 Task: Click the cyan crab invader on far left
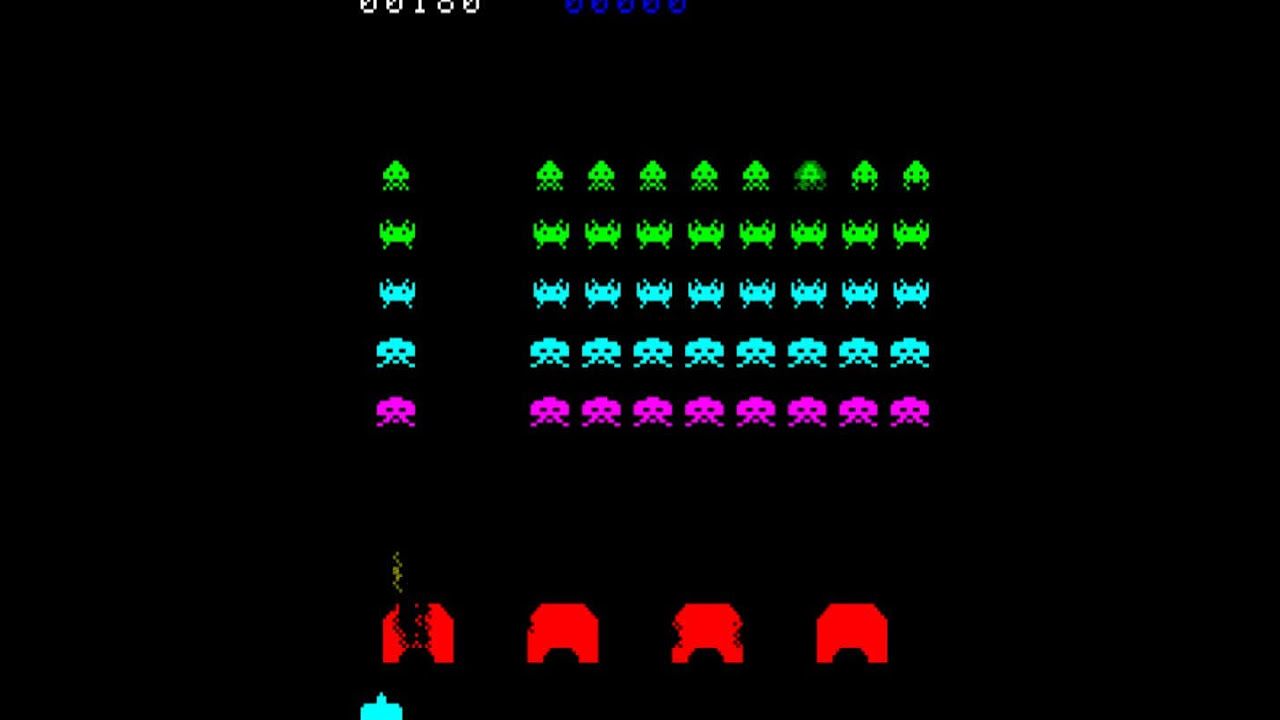click(397, 293)
